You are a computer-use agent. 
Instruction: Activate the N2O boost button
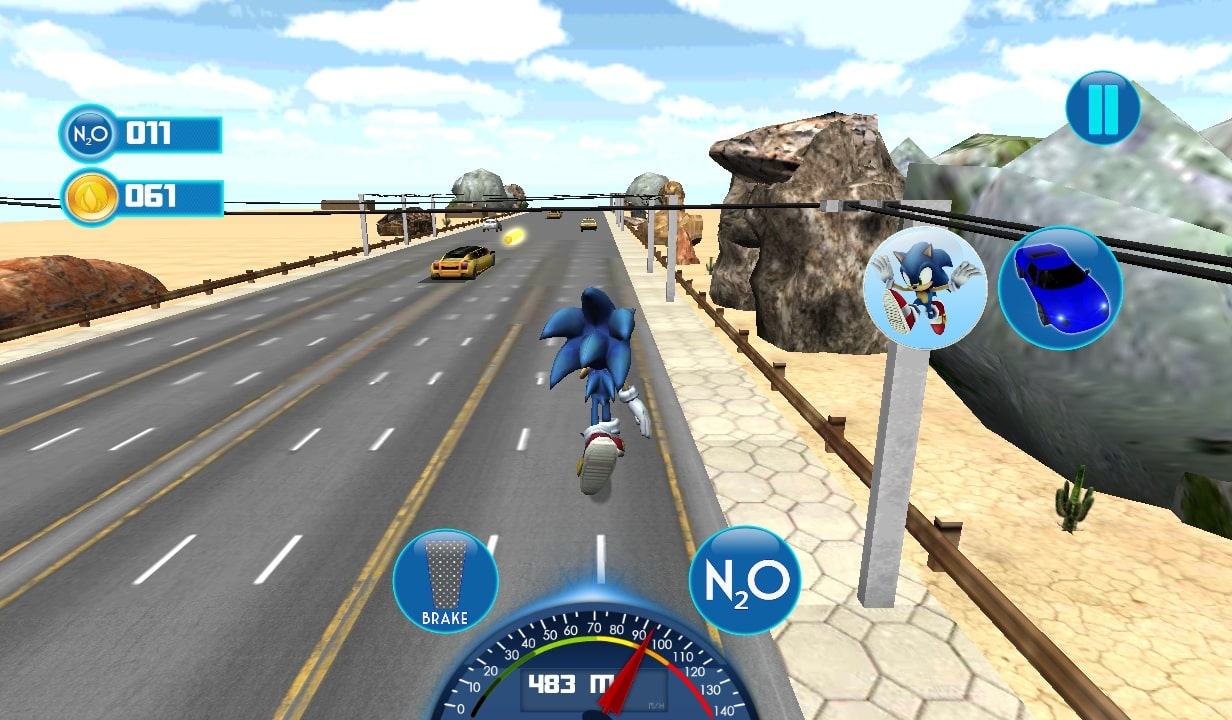tap(745, 581)
